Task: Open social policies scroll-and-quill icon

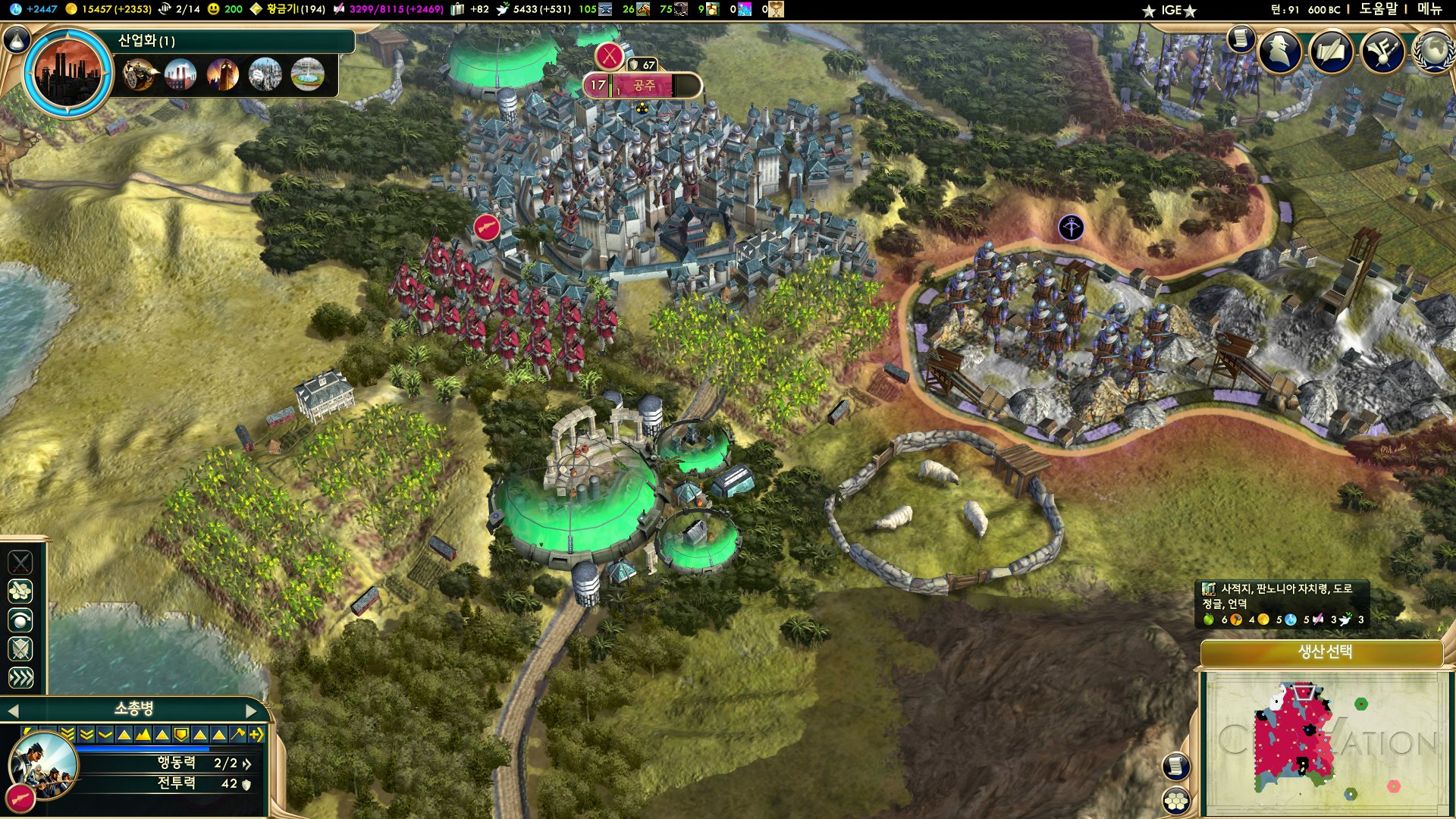Action: (1332, 51)
